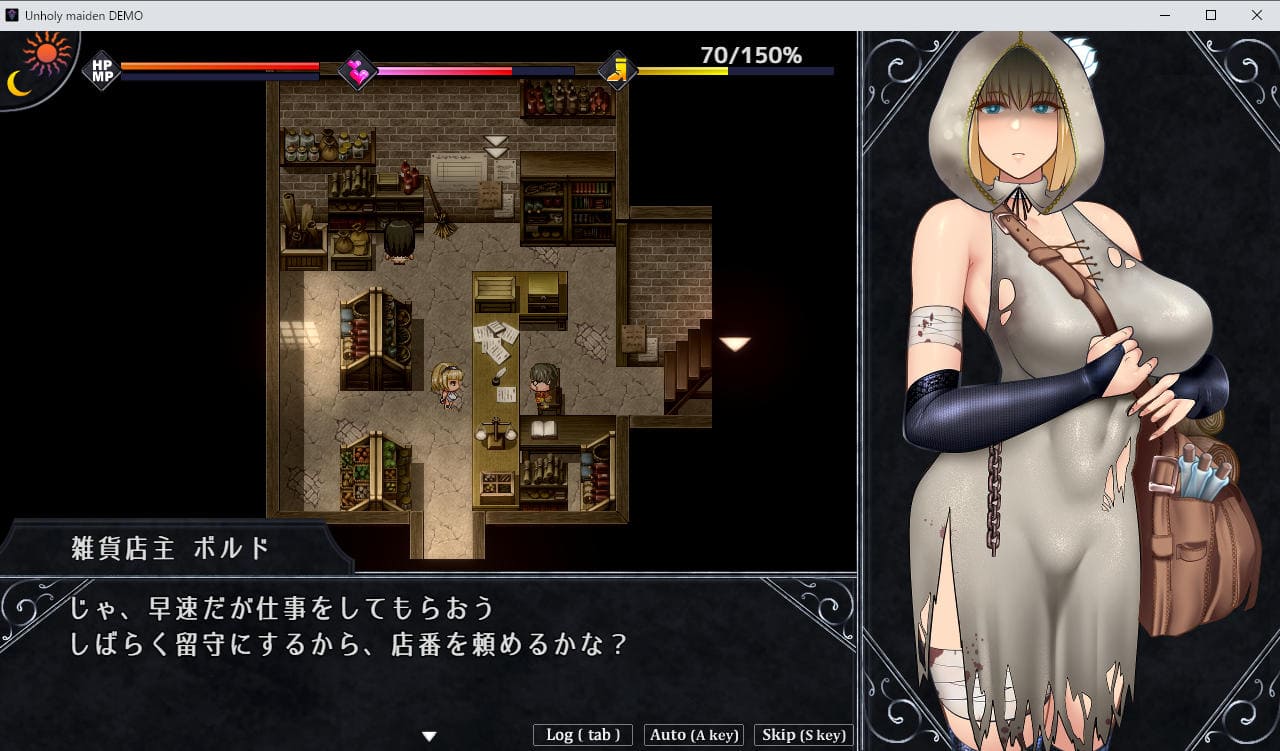The image size is (1280, 751).
Task: Maximize the game window
Action: (x=1211, y=15)
